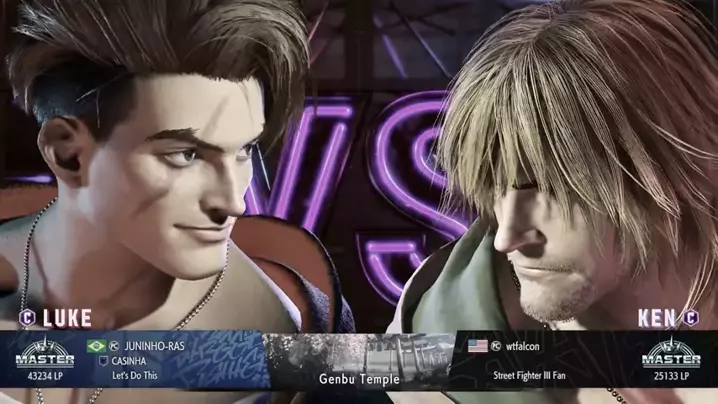Select the wtfalcon player name

point(522,346)
